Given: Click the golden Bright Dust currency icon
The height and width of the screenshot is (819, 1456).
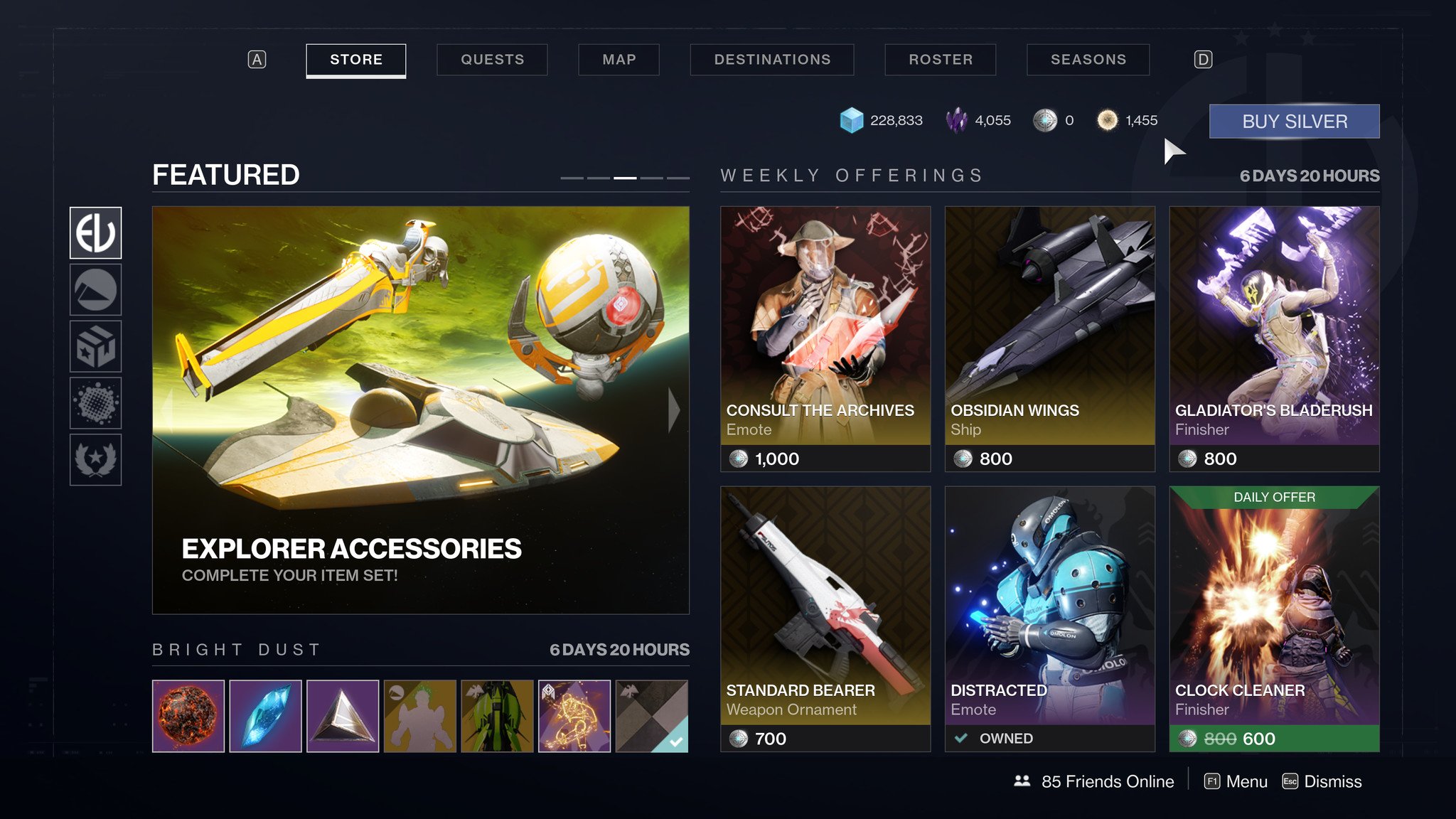Looking at the screenshot, I should (1107, 120).
